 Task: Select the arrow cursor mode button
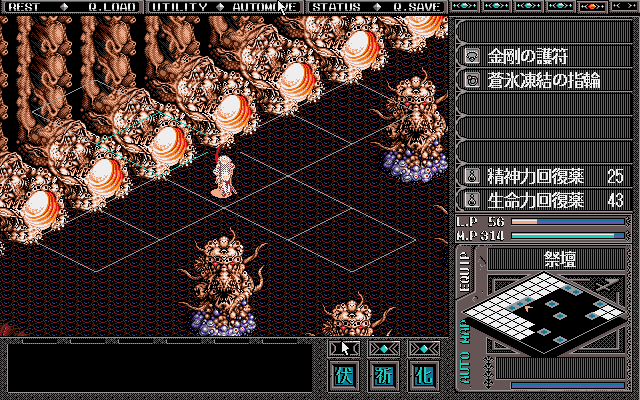pyautogui.click(x=346, y=348)
